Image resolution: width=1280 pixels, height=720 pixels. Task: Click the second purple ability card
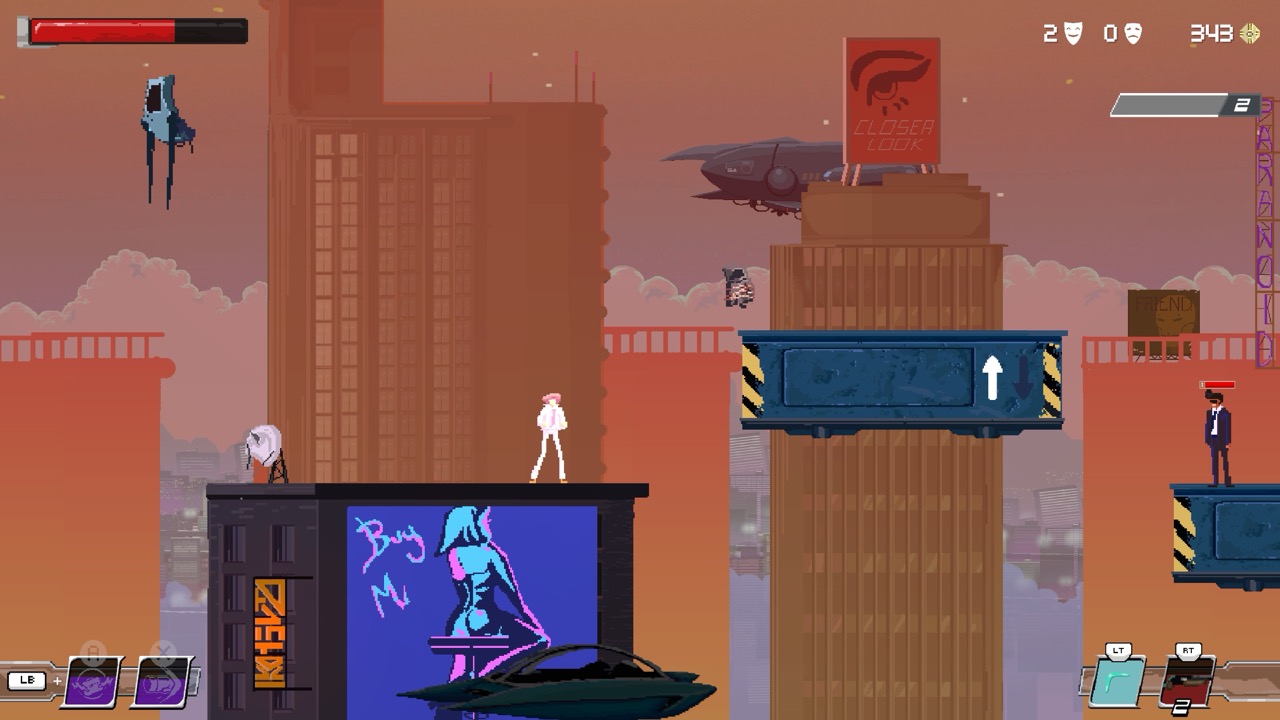[x=160, y=684]
